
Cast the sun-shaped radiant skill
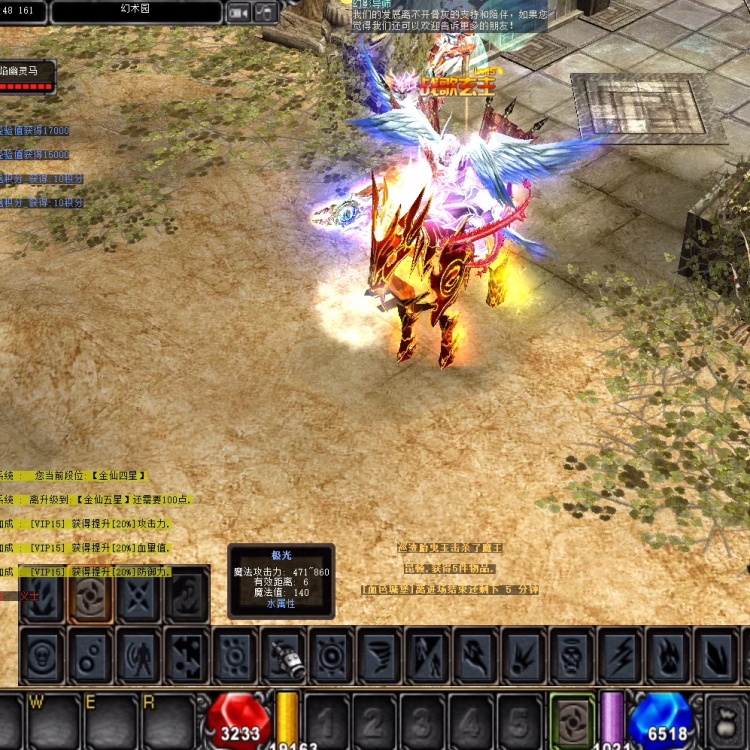point(331,655)
